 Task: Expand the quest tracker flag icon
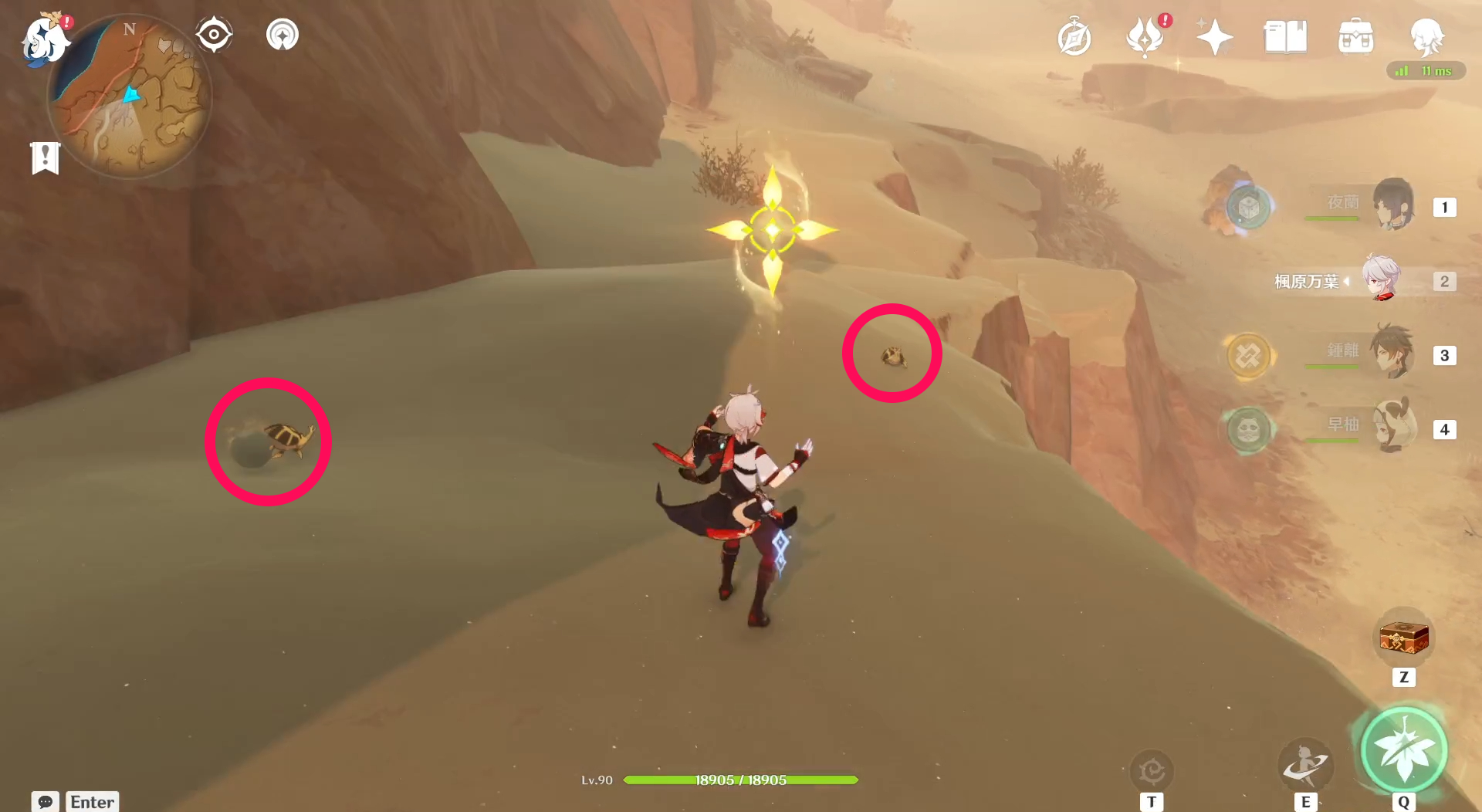(x=45, y=158)
